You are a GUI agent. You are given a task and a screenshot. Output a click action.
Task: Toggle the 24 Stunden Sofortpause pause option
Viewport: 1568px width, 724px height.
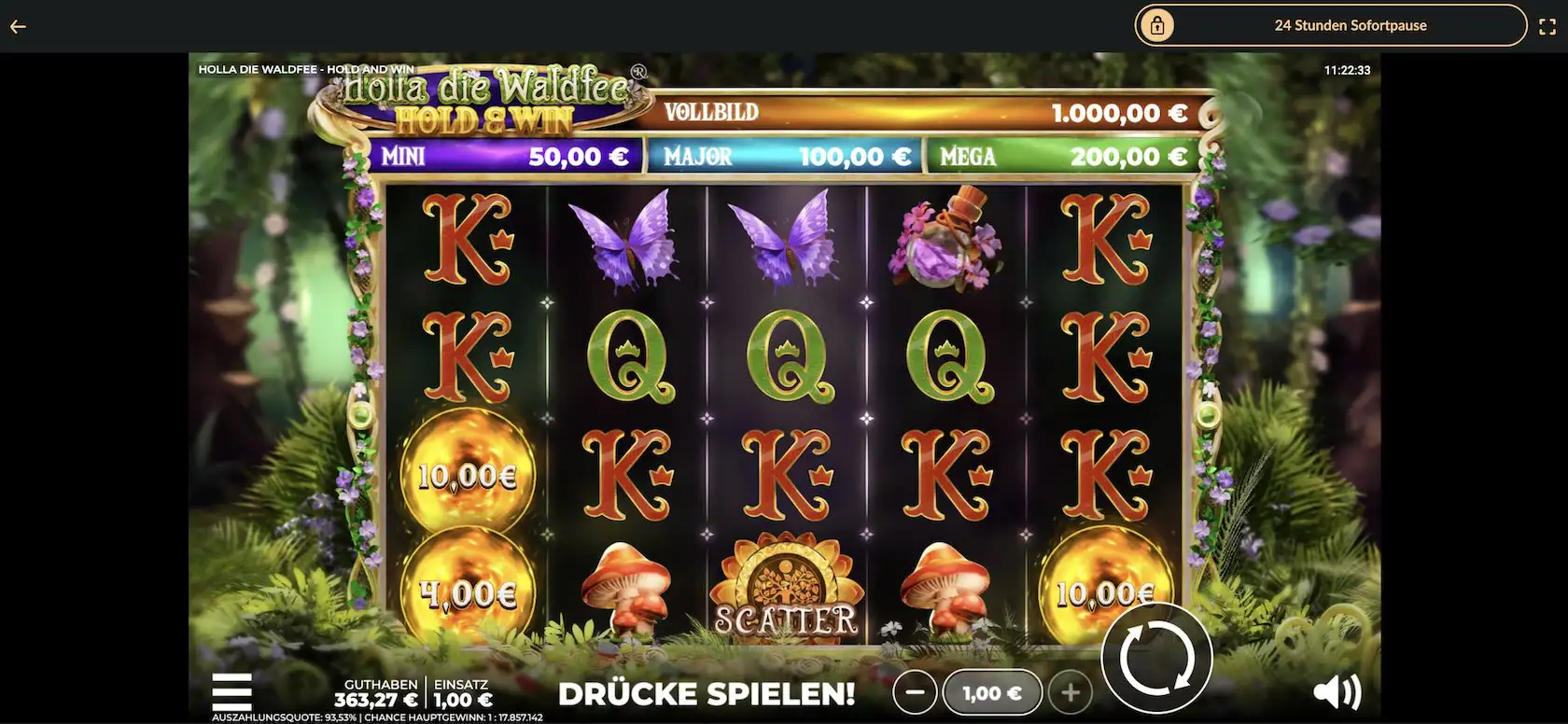click(1351, 26)
